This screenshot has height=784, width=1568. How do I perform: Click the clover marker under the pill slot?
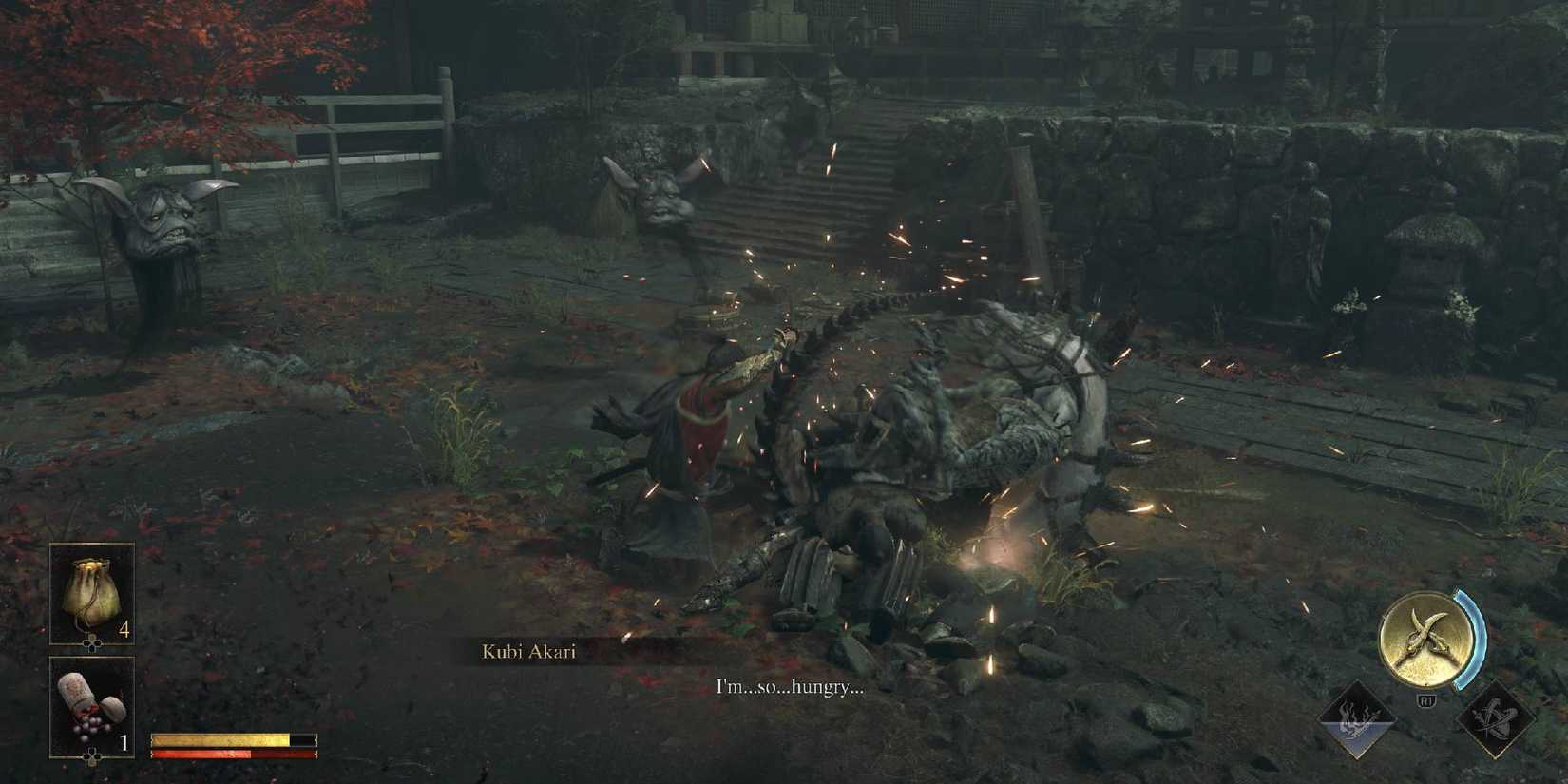click(x=93, y=755)
